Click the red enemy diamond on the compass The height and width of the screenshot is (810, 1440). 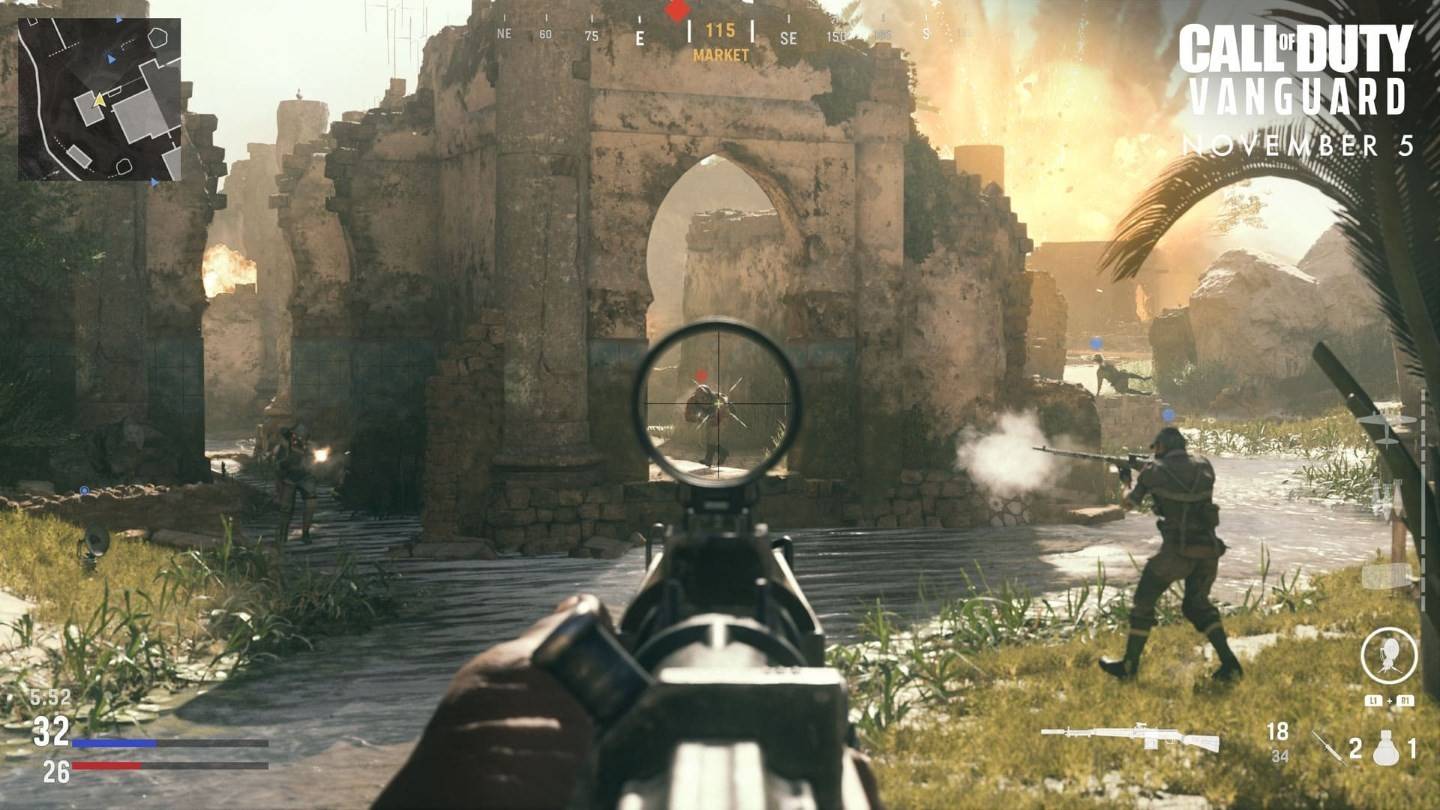click(678, 12)
